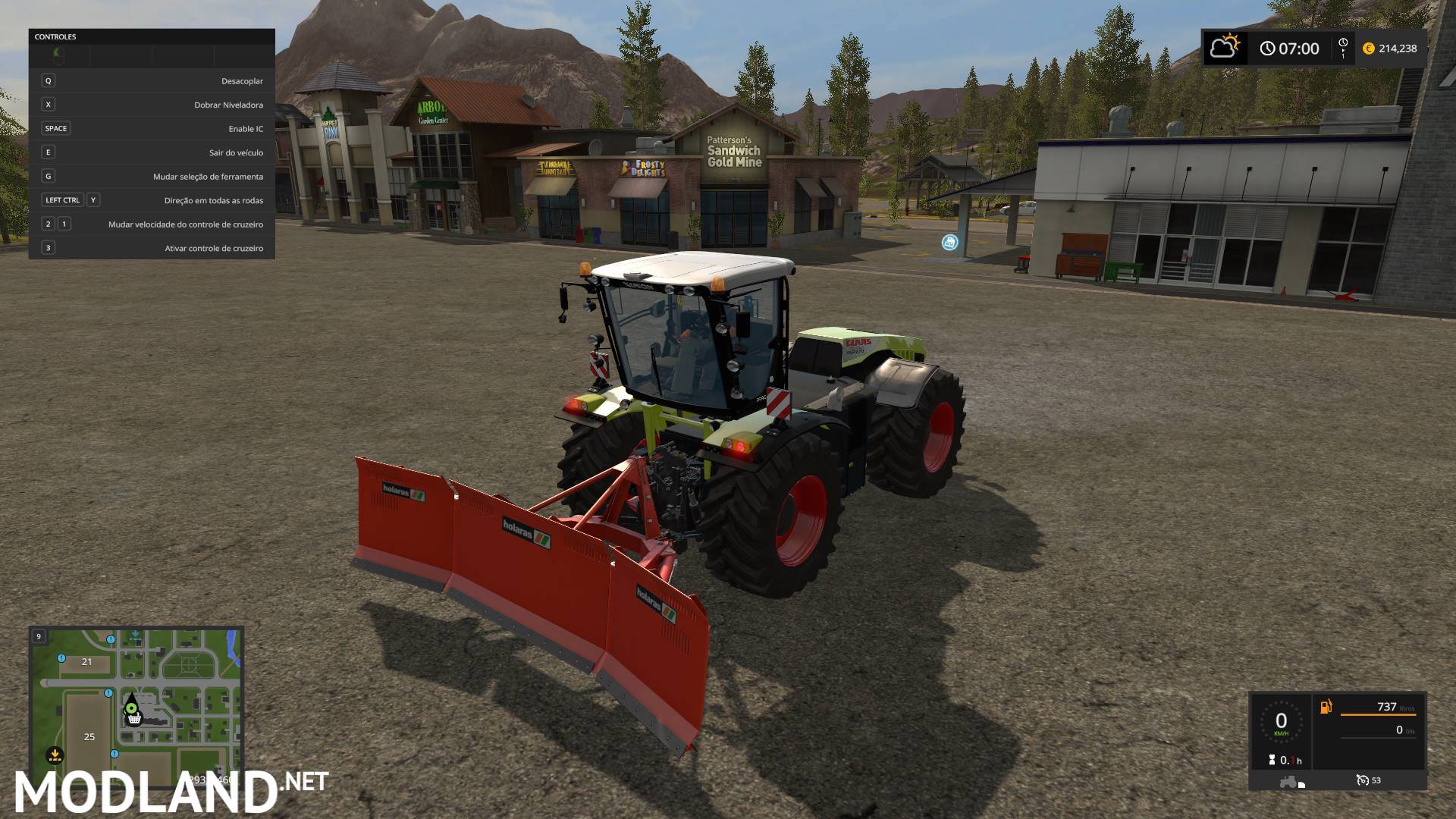Click Sair do veículo in the controls list
The image size is (1456, 819).
(x=152, y=152)
